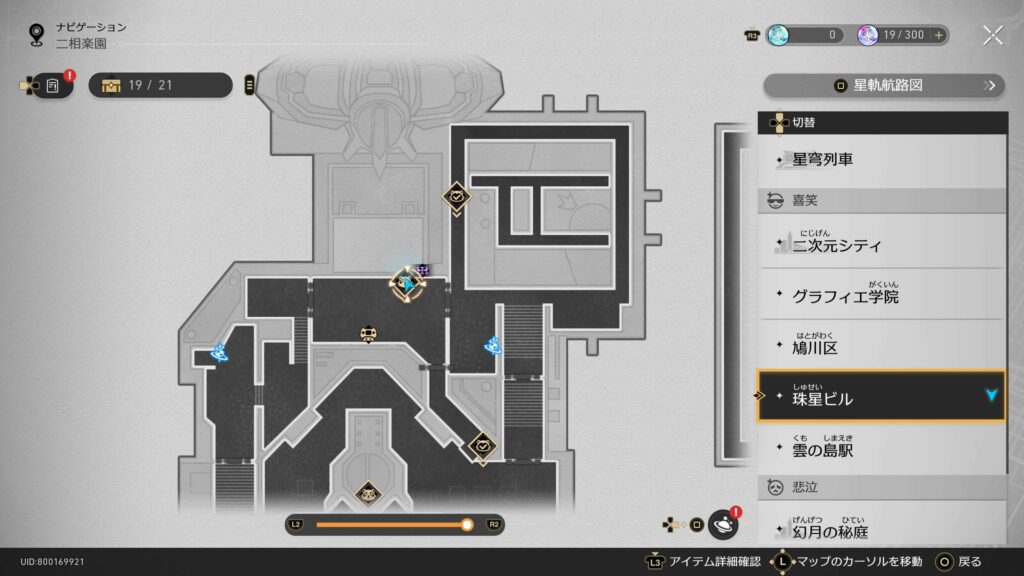Click the round face marker in the central hall
This screenshot has height=576, width=1024.
(x=368, y=334)
